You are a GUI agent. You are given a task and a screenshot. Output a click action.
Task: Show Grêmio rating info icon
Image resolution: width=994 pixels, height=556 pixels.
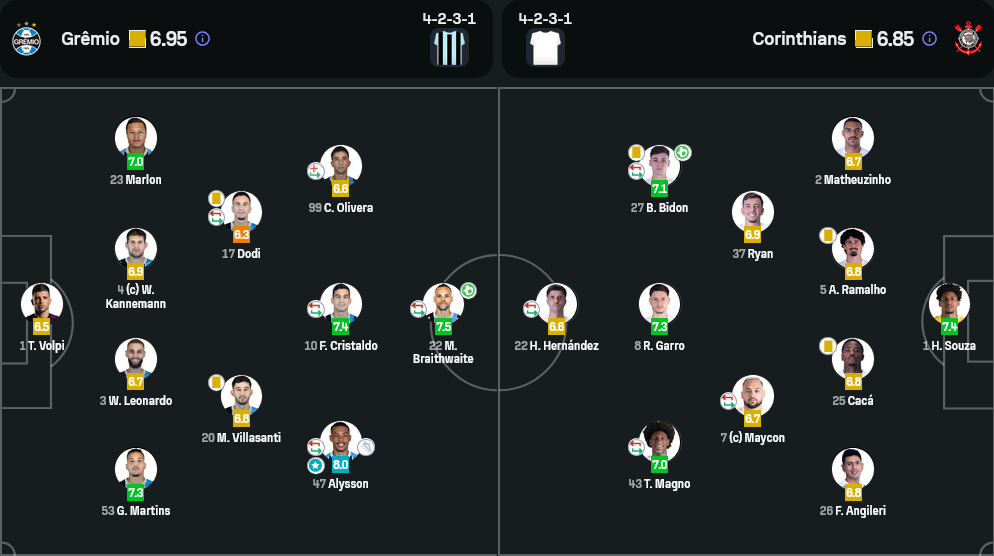point(202,39)
